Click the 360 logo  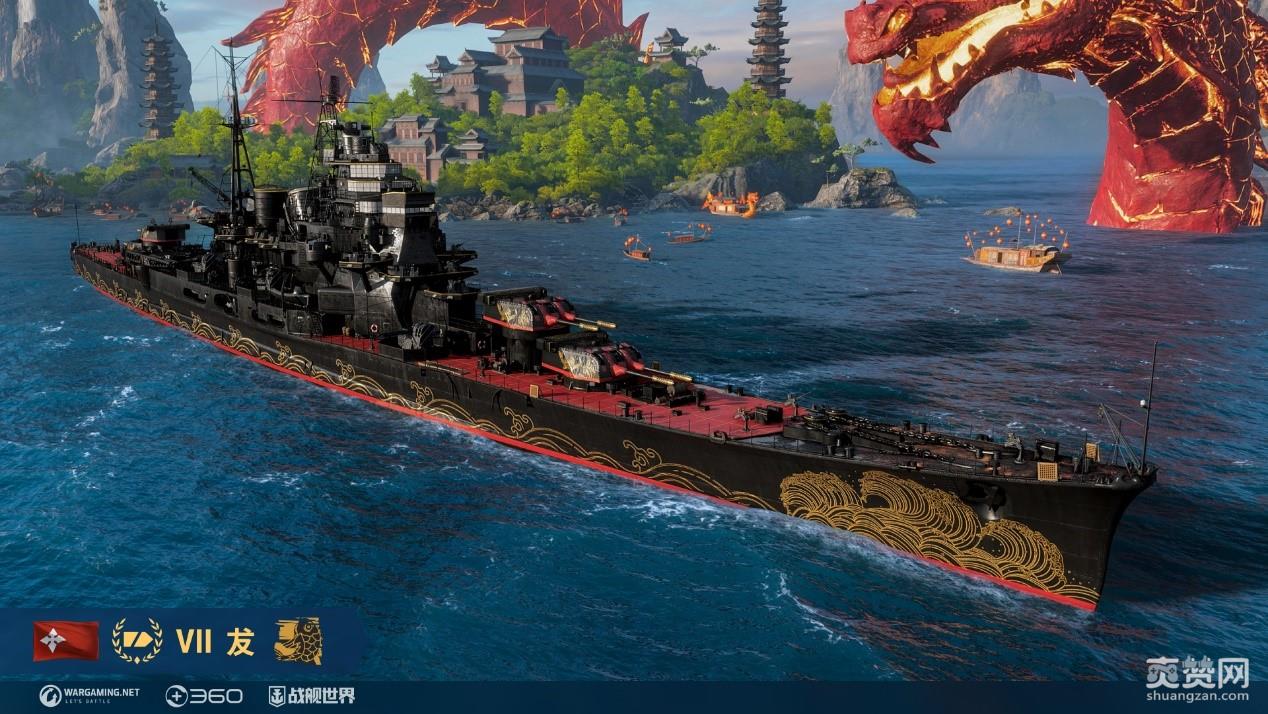pos(204,695)
